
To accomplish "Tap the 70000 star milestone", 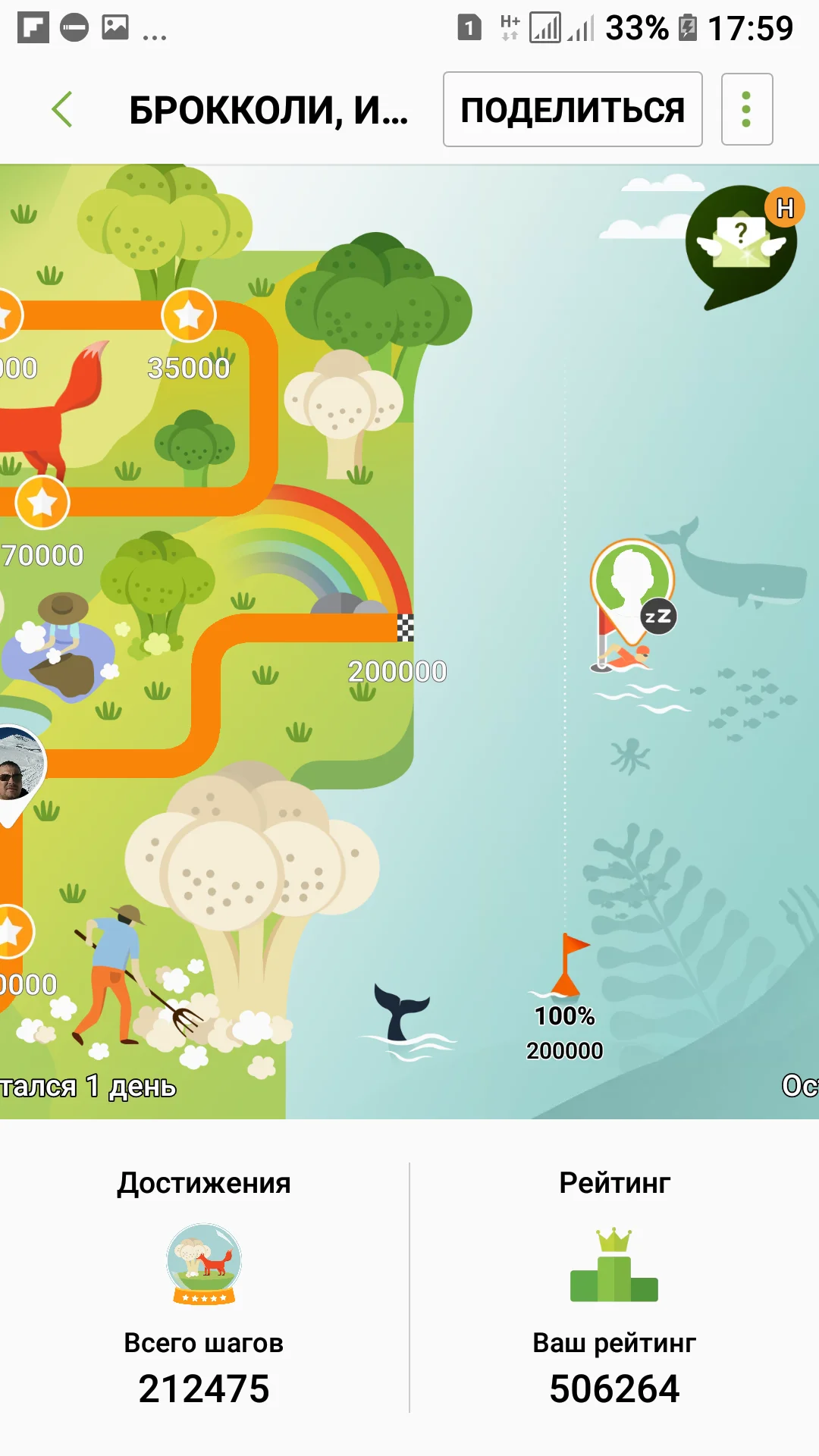I will (x=42, y=502).
